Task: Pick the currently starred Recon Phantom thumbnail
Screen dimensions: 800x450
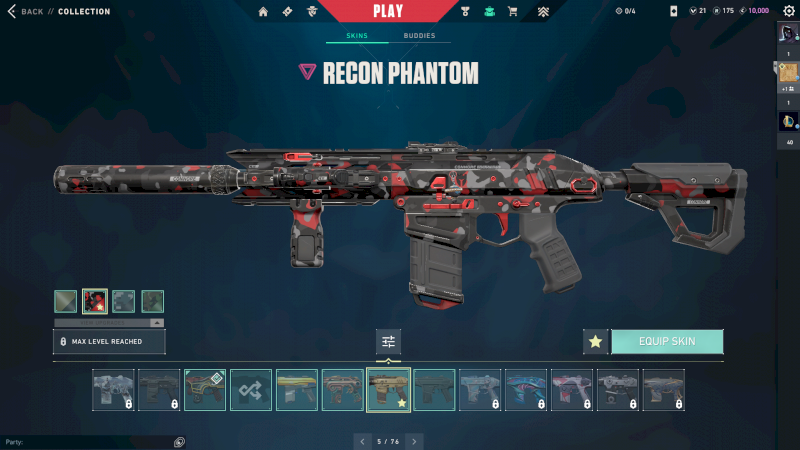Action: tap(388, 390)
